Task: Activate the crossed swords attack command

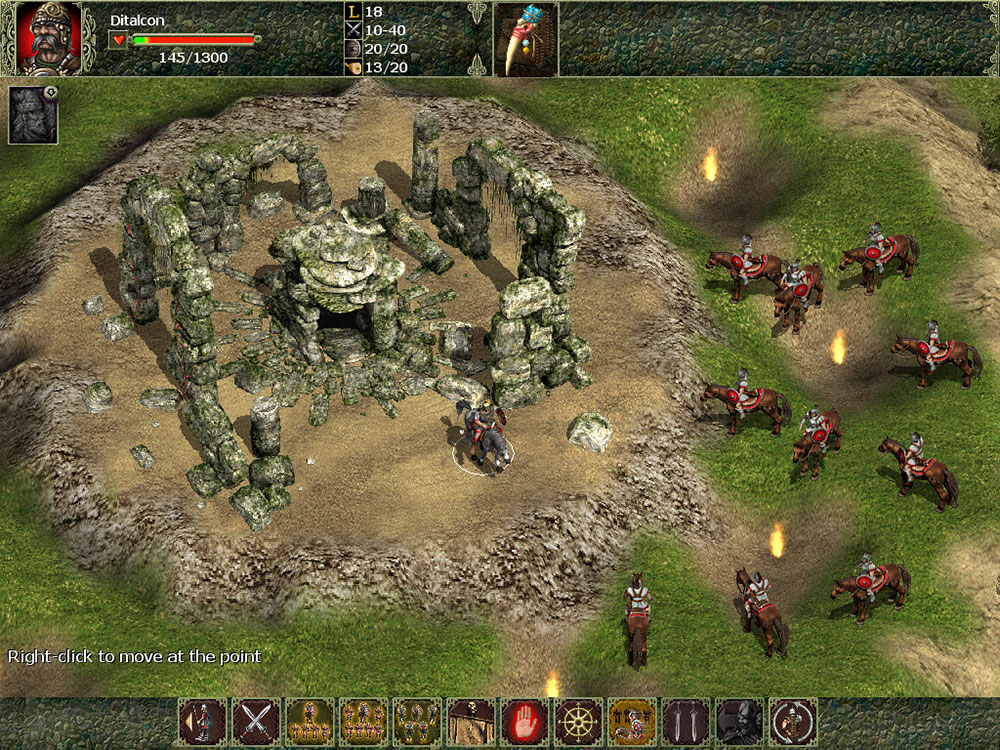Action: [x=256, y=721]
